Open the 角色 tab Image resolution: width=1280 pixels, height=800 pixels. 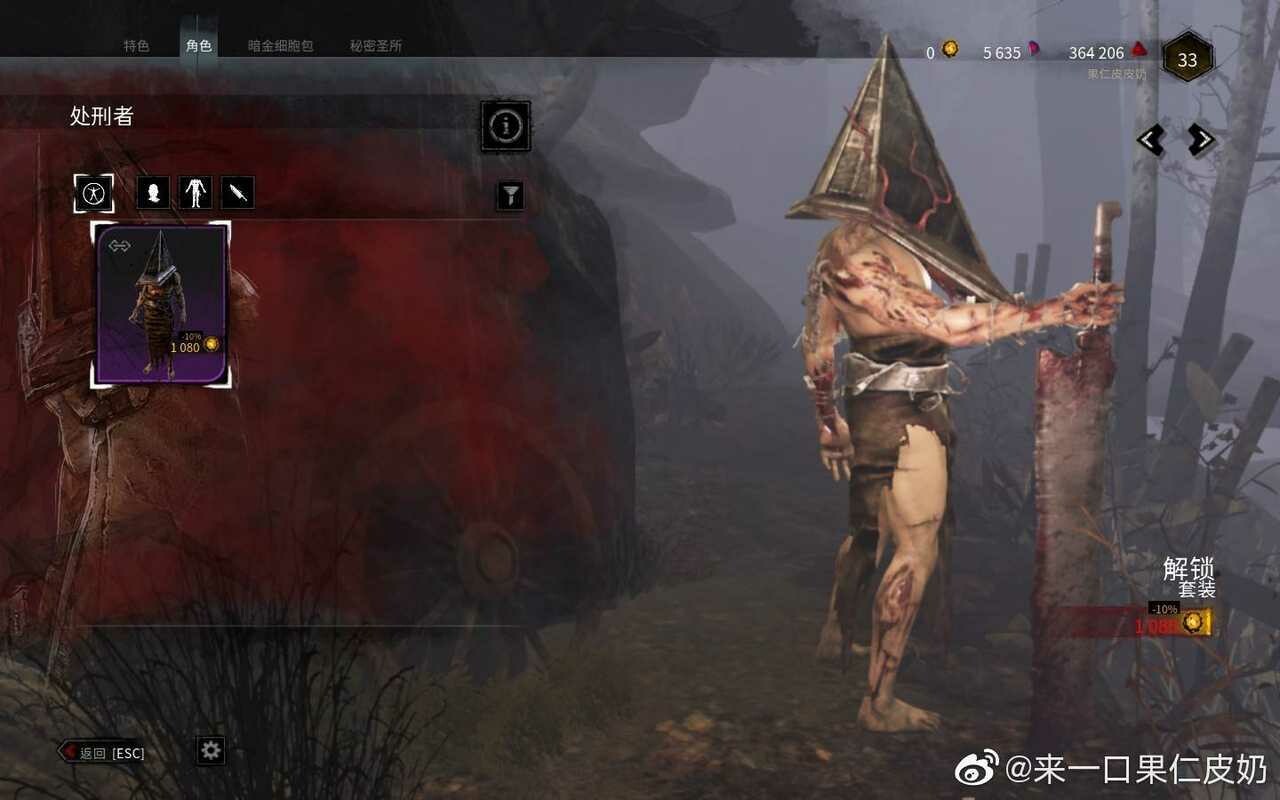(x=198, y=46)
